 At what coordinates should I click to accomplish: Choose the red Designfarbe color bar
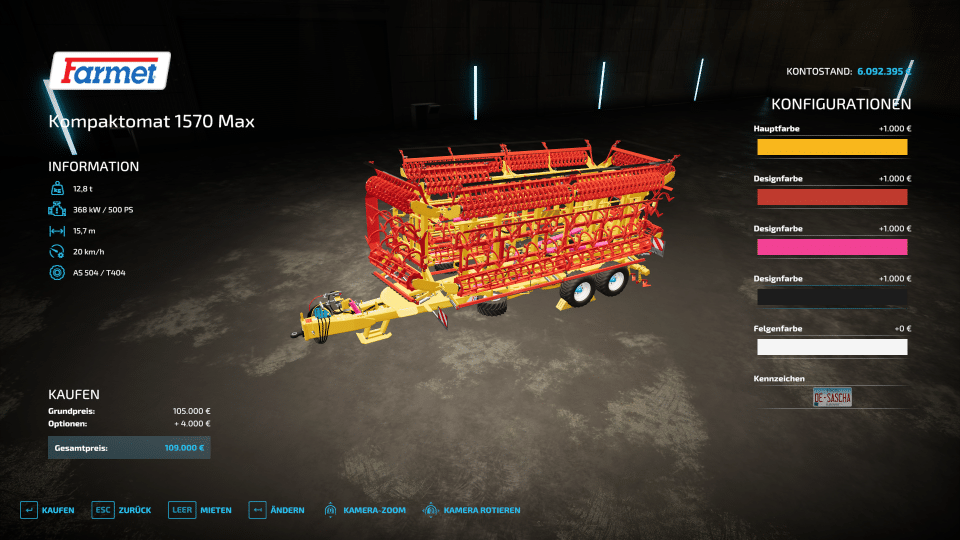[x=832, y=197]
